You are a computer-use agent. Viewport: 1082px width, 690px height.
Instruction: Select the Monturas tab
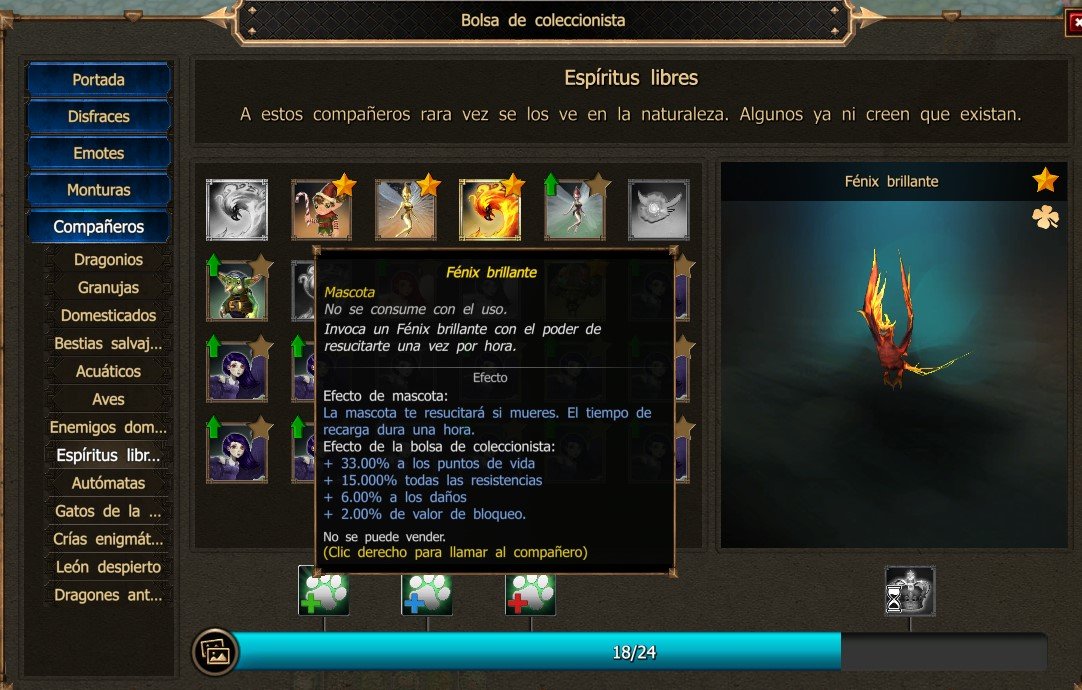98,190
